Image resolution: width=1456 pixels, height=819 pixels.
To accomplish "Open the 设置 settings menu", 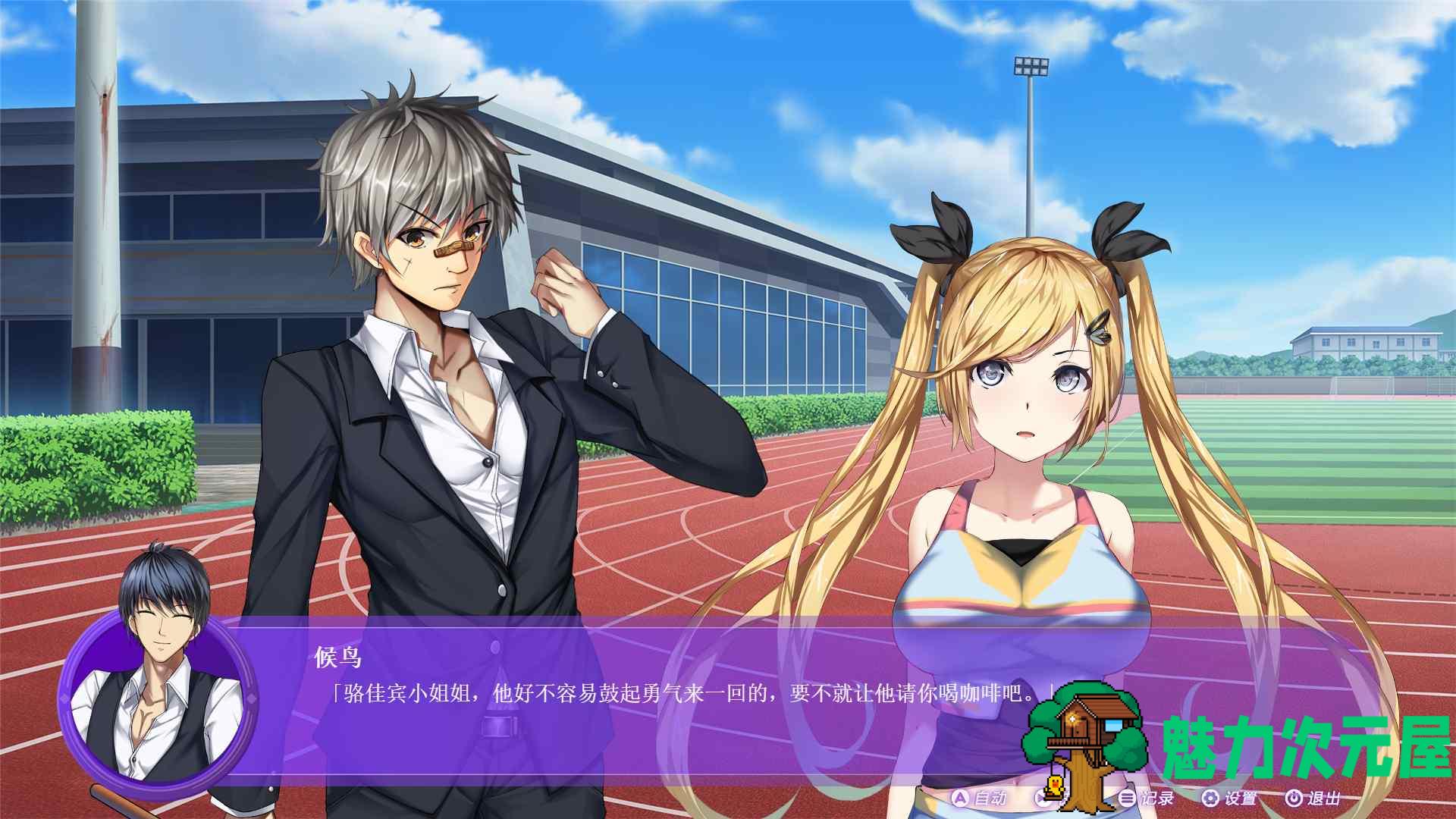I will (x=1230, y=798).
